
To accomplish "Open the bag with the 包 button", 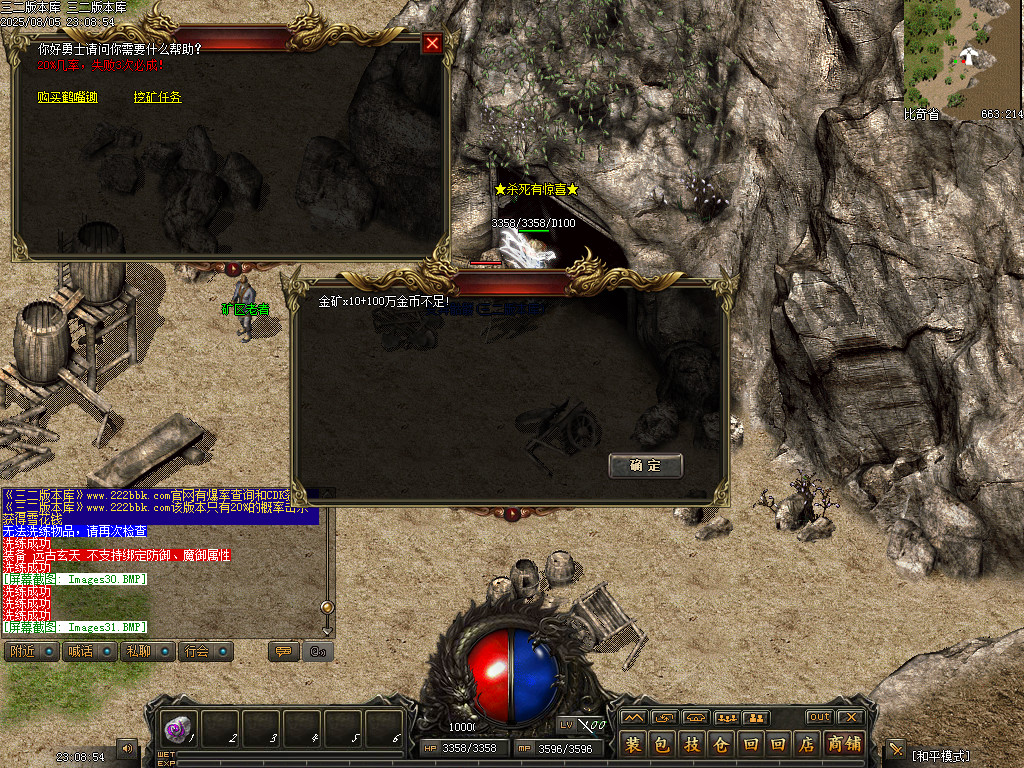I will [662, 745].
